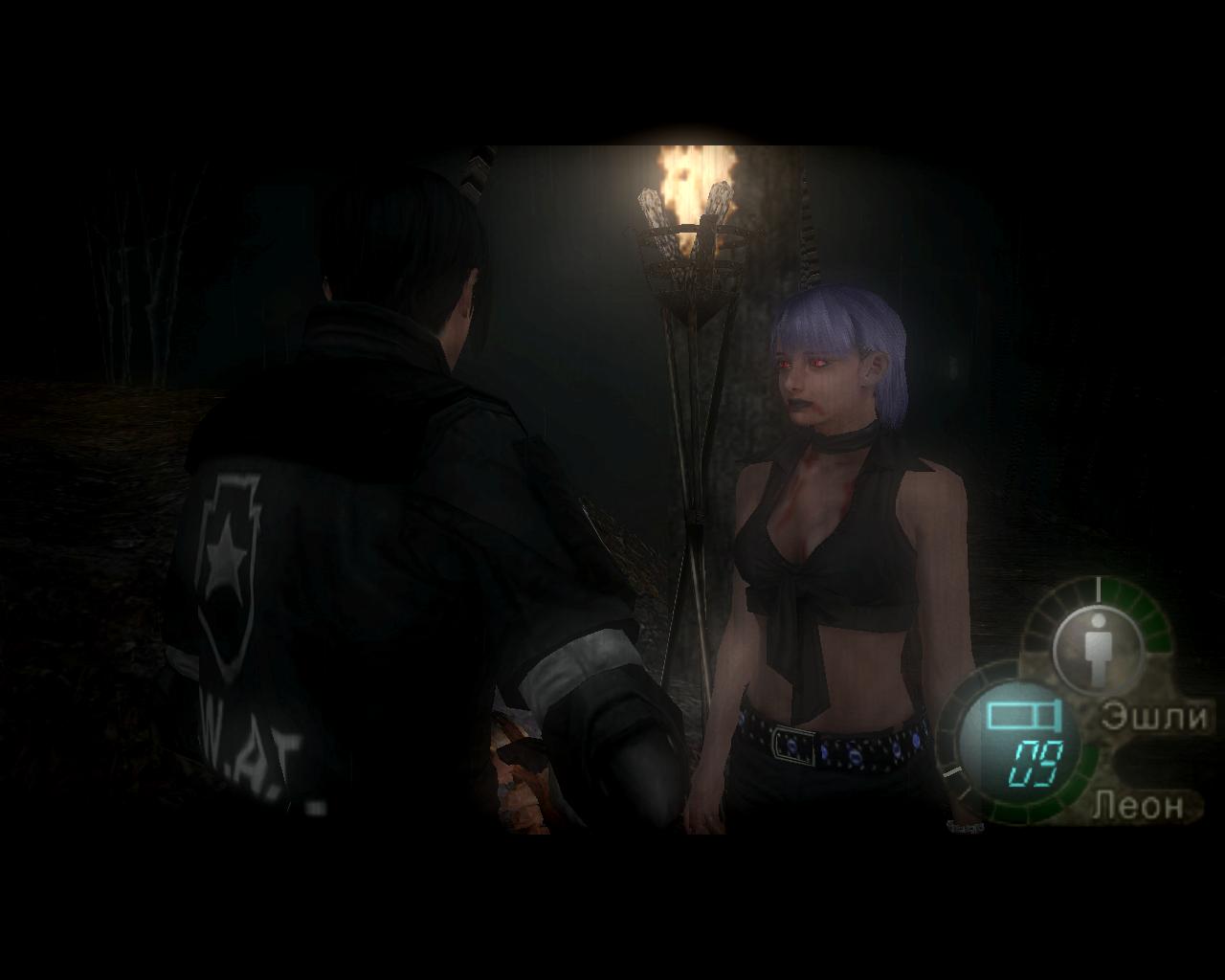Click the notch on the lower-left gauge edge
The height and width of the screenshot is (980, 1225).
point(954,770)
